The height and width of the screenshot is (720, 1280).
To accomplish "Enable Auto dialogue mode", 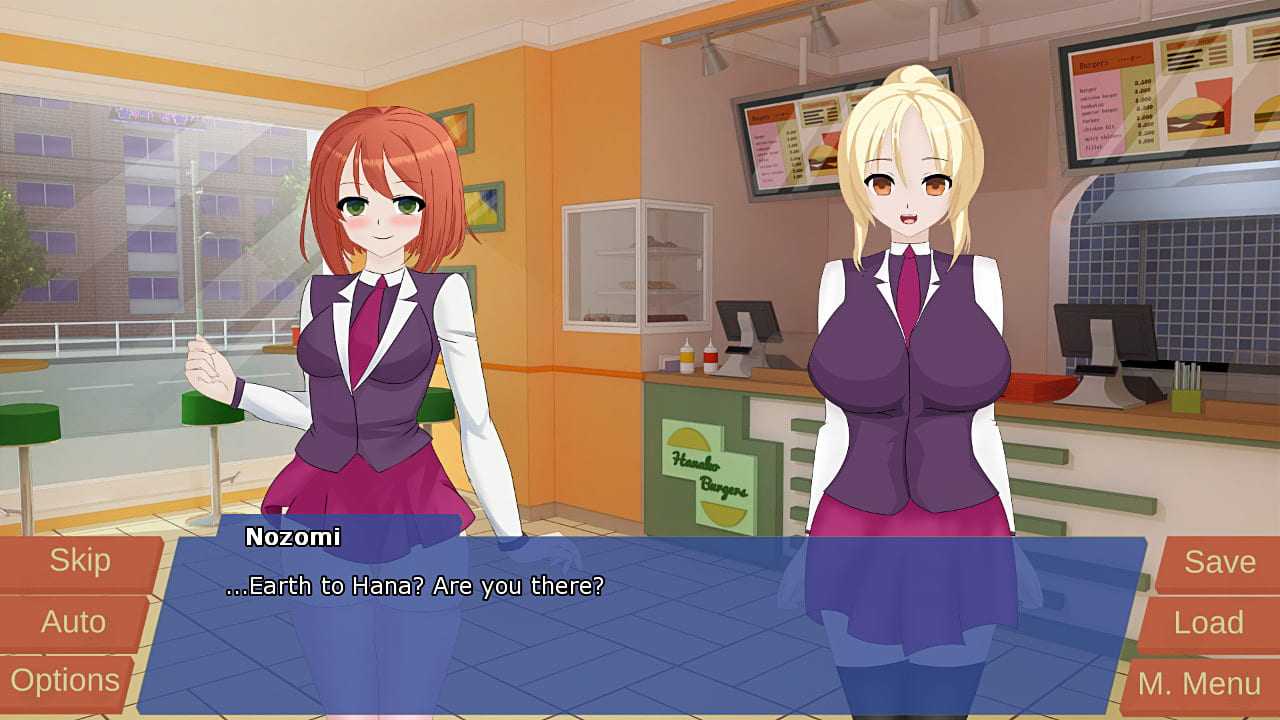I will 73,622.
